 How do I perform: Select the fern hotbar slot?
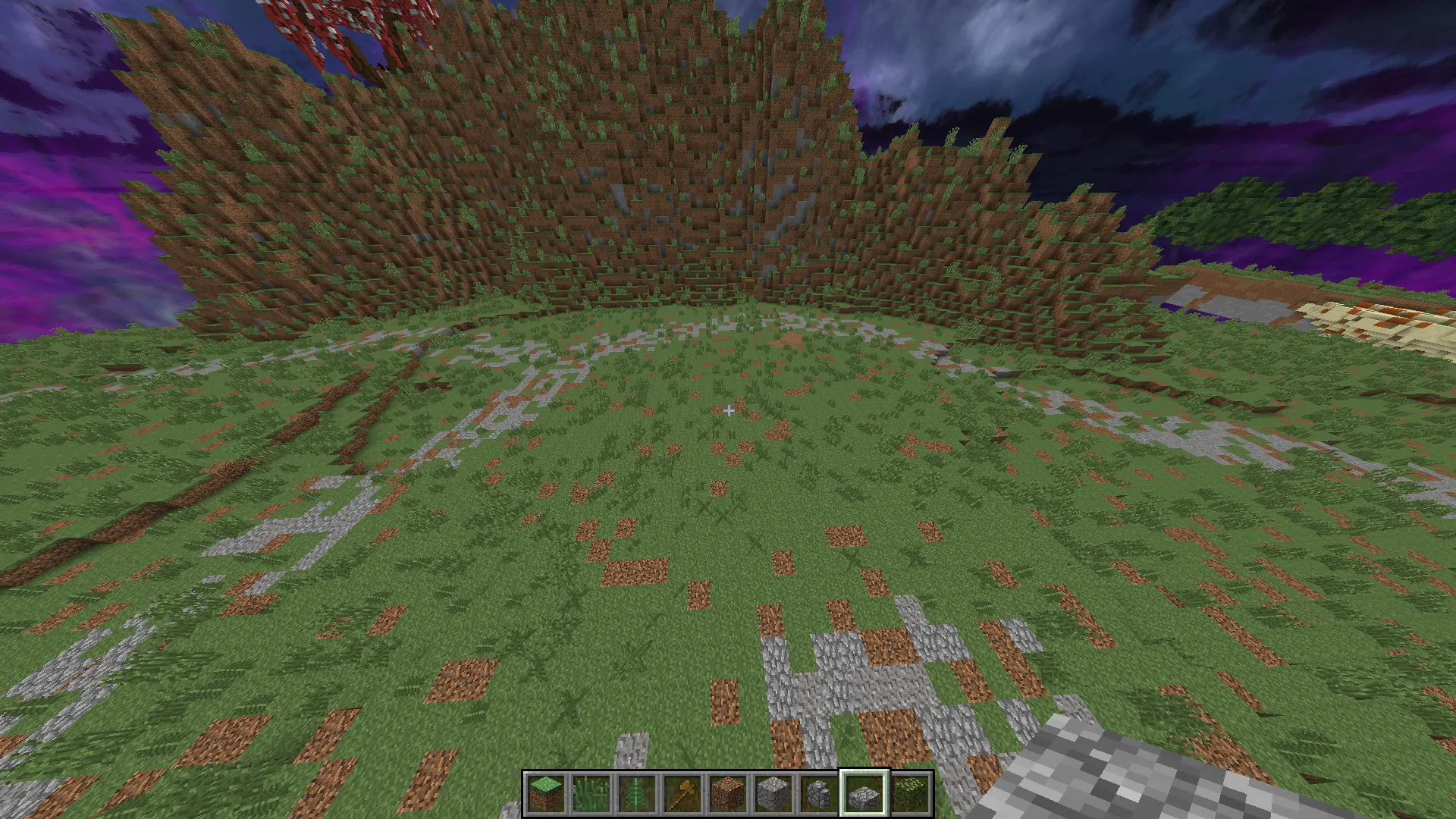click(636, 794)
